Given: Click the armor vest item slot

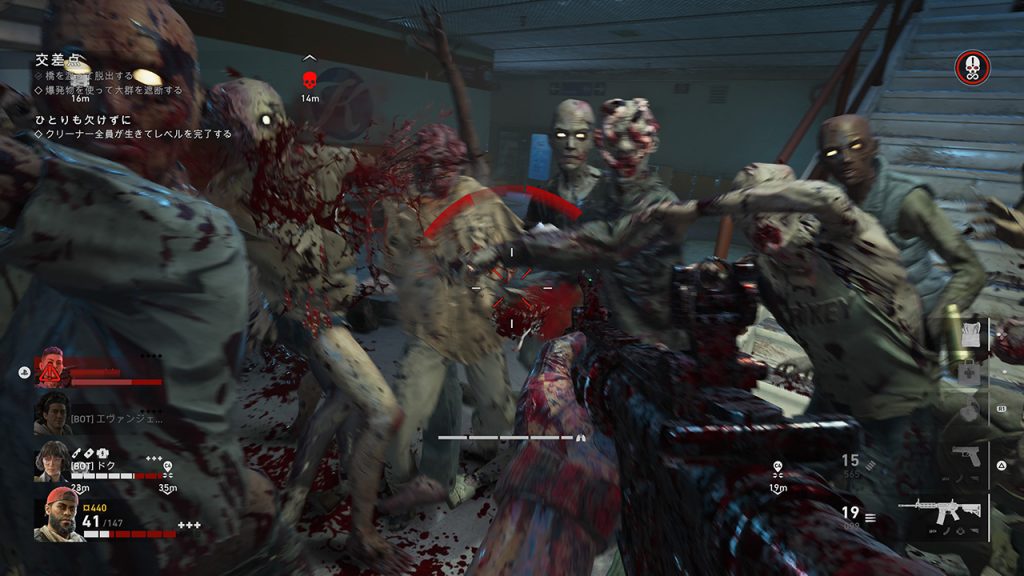Looking at the screenshot, I should point(970,334).
